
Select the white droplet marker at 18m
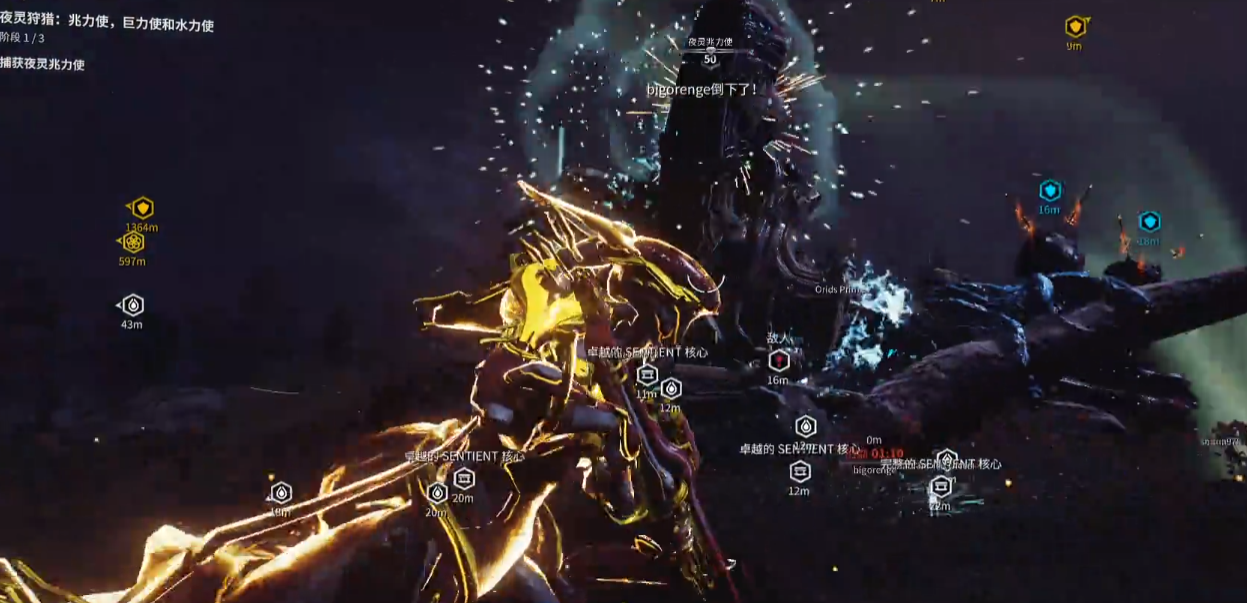point(281,493)
